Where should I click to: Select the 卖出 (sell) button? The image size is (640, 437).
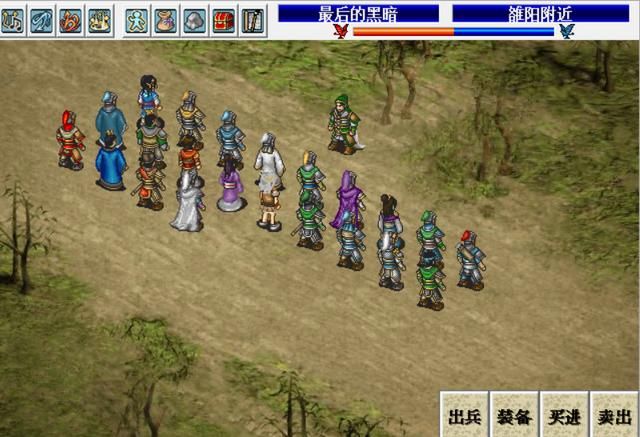coord(613,415)
